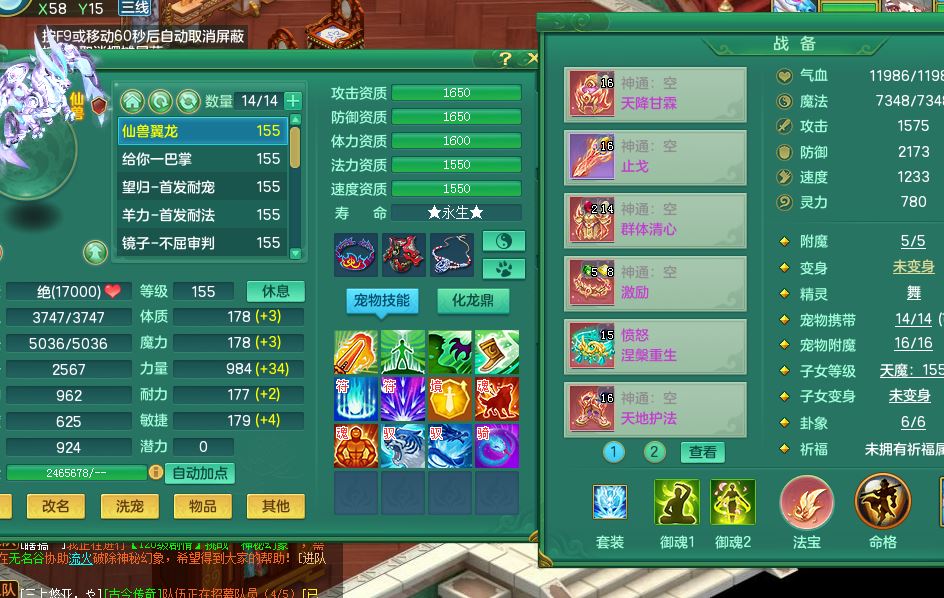Switch to battle preparation page 2
Viewport: 944px width, 598px height.
pos(654,452)
